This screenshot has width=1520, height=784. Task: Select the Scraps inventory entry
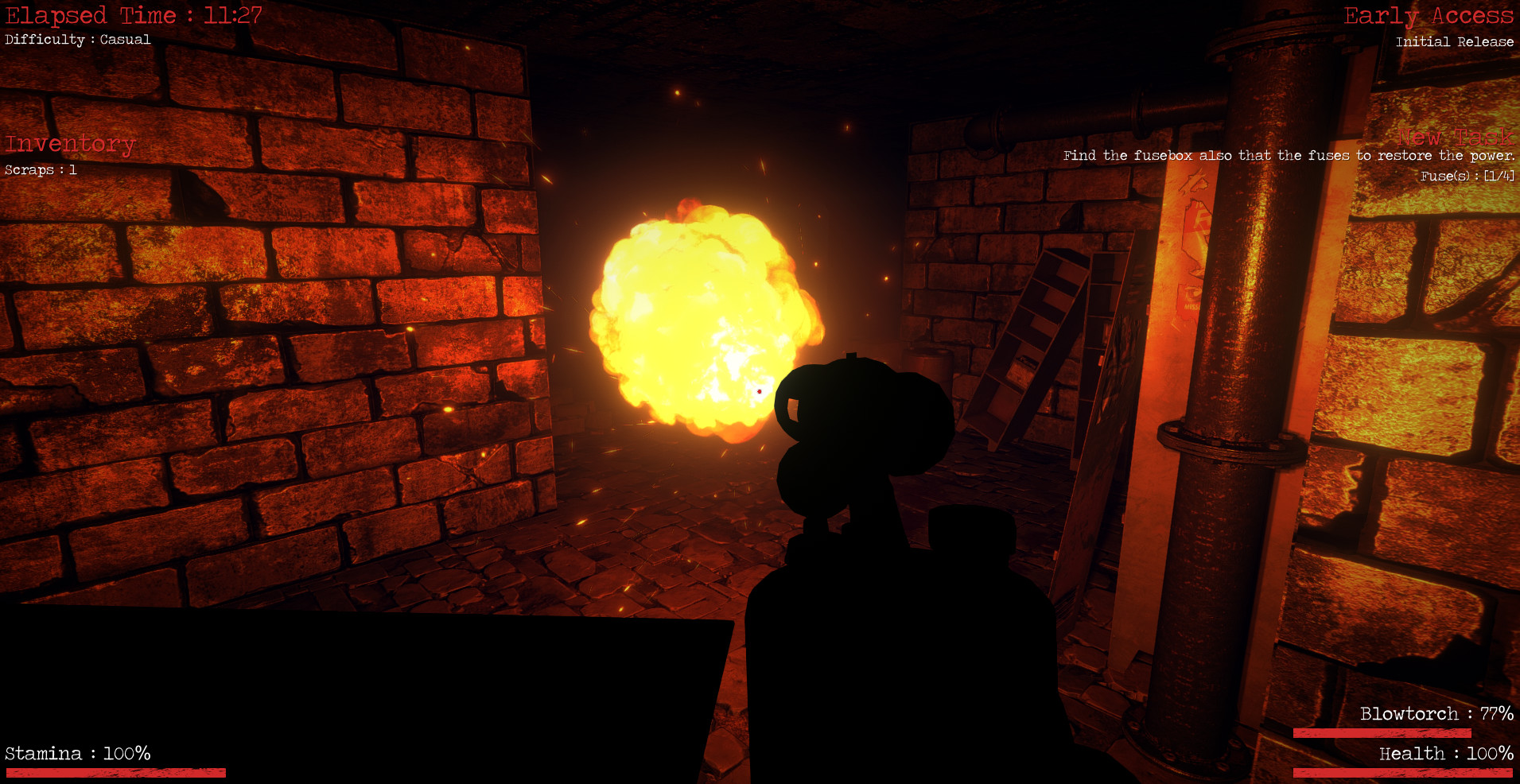[41, 170]
